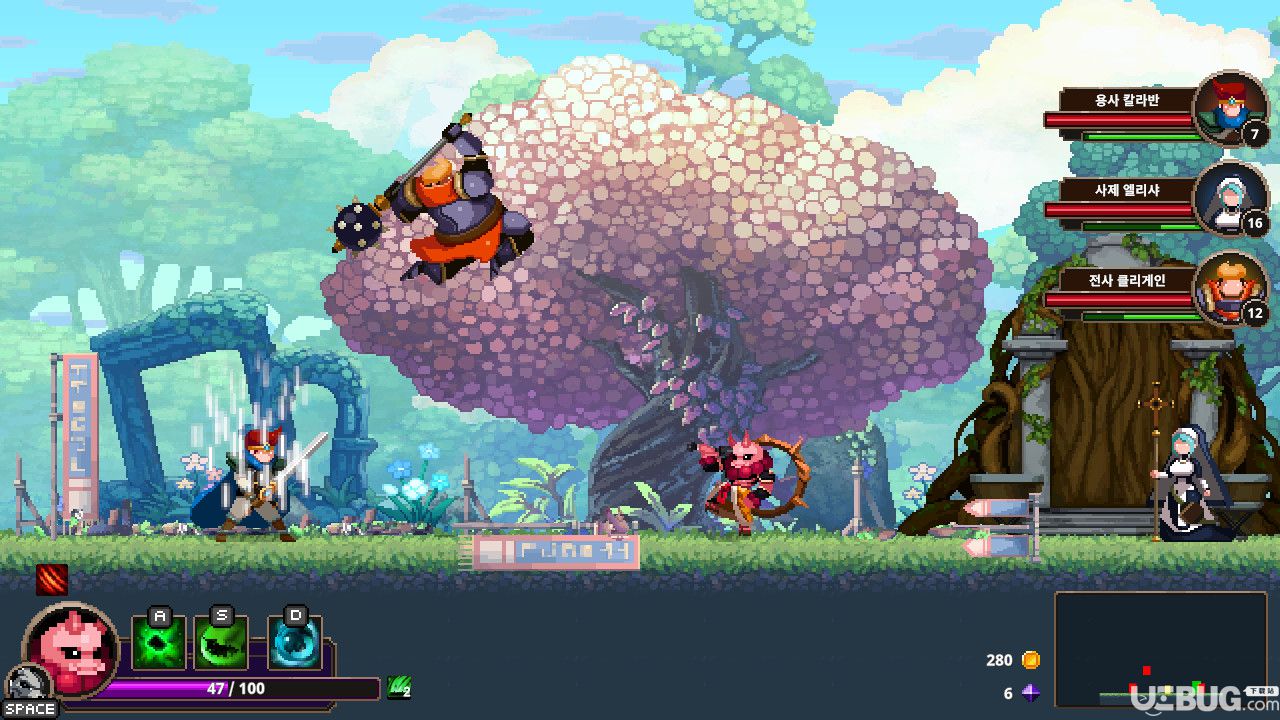Click the red claw slash buff icon
This screenshot has height=720, width=1280.
click(52, 580)
